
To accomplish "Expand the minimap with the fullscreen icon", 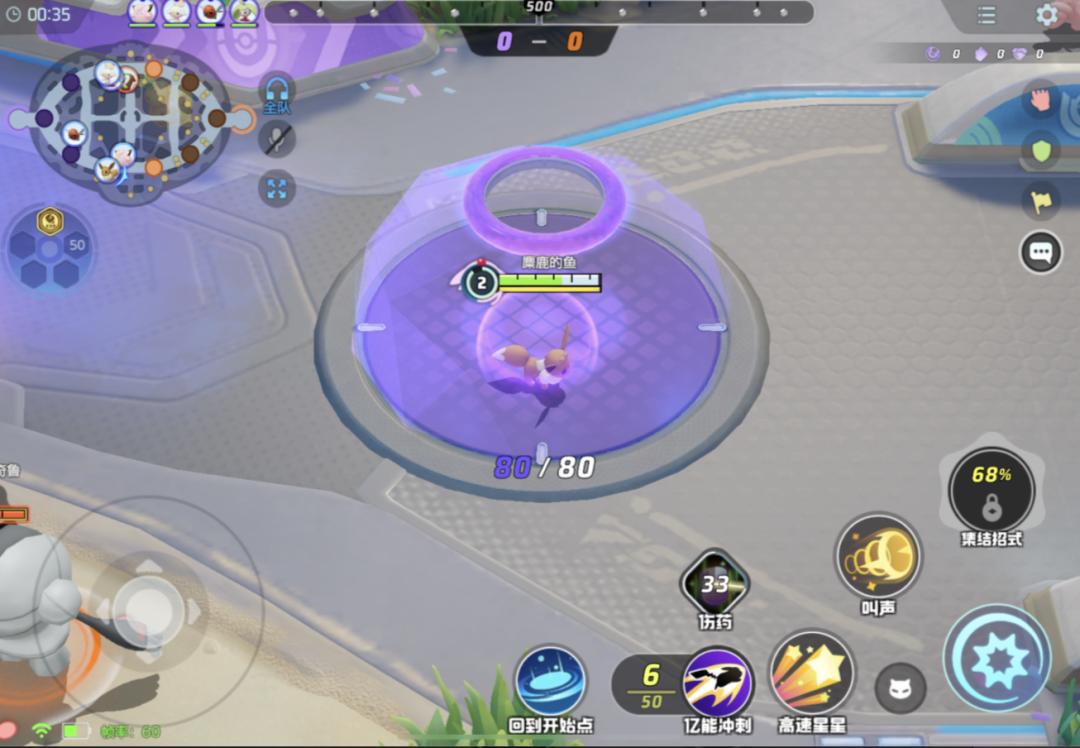I will 277,188.
